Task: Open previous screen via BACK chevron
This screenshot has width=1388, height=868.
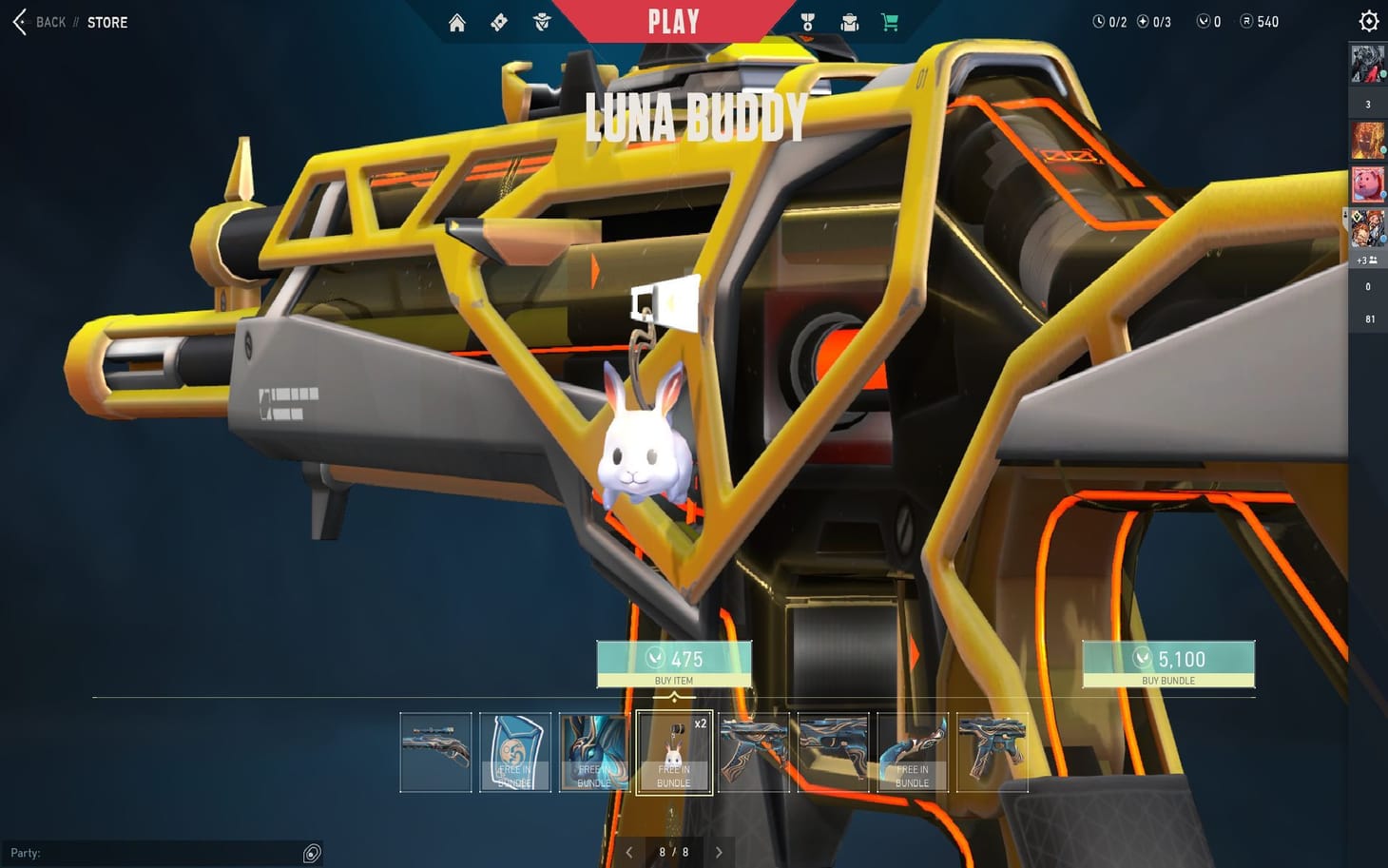Action: point(17,22)
